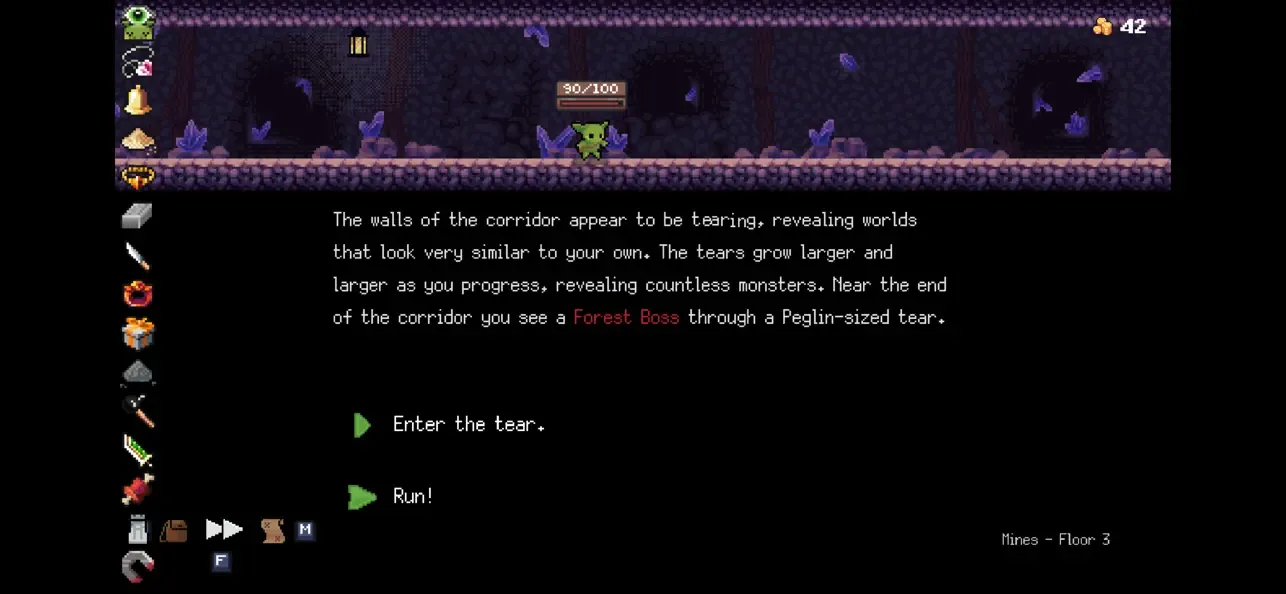Inspect the raw meat on bone relic

pyautogui.click(x=138, y=489)
